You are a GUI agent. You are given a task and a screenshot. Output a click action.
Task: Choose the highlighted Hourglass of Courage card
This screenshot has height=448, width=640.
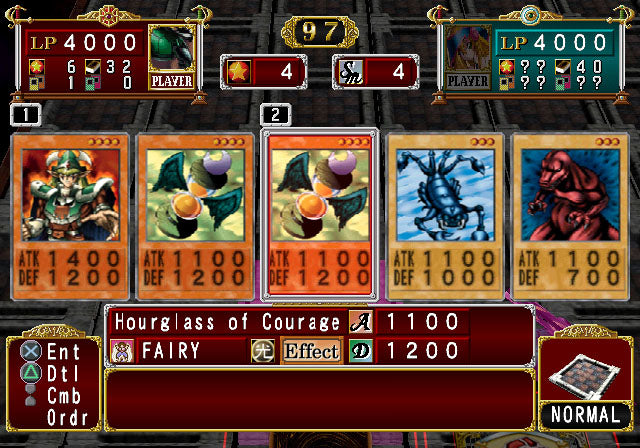(x=320, y=215)
